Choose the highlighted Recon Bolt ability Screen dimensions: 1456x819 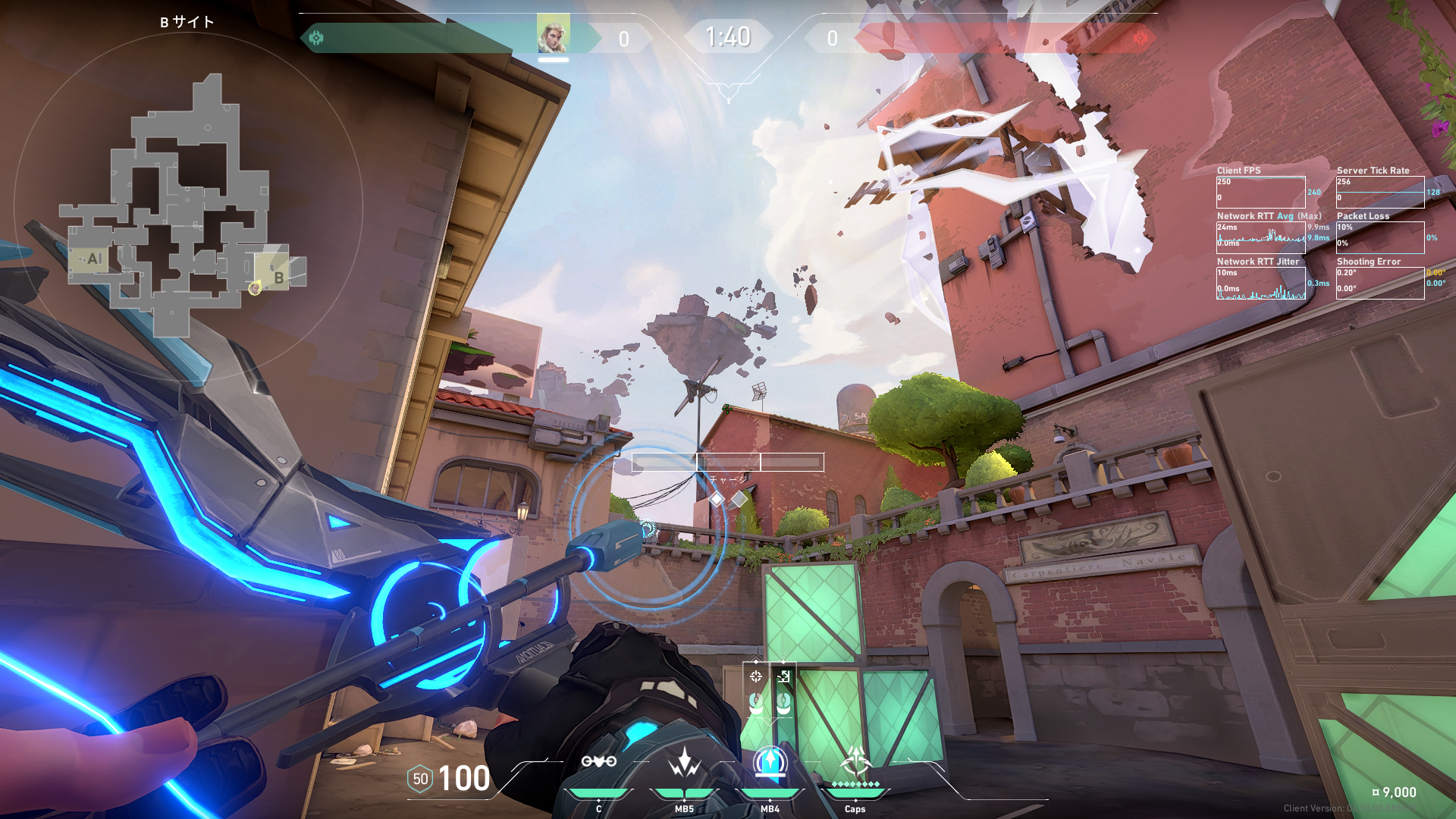pyautogui.click(x=770, y=761)
